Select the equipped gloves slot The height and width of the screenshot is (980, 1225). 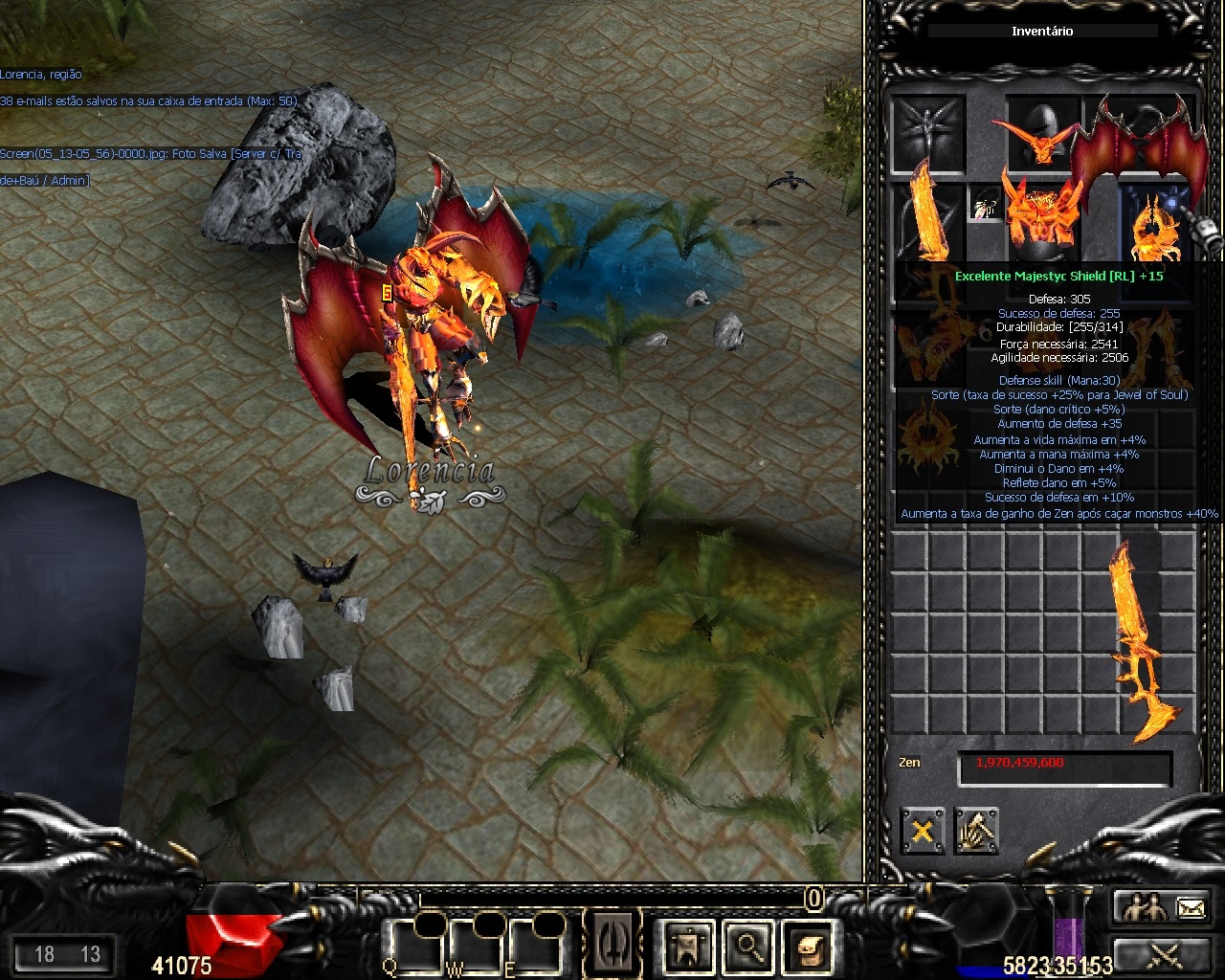(x=928, y=346)
